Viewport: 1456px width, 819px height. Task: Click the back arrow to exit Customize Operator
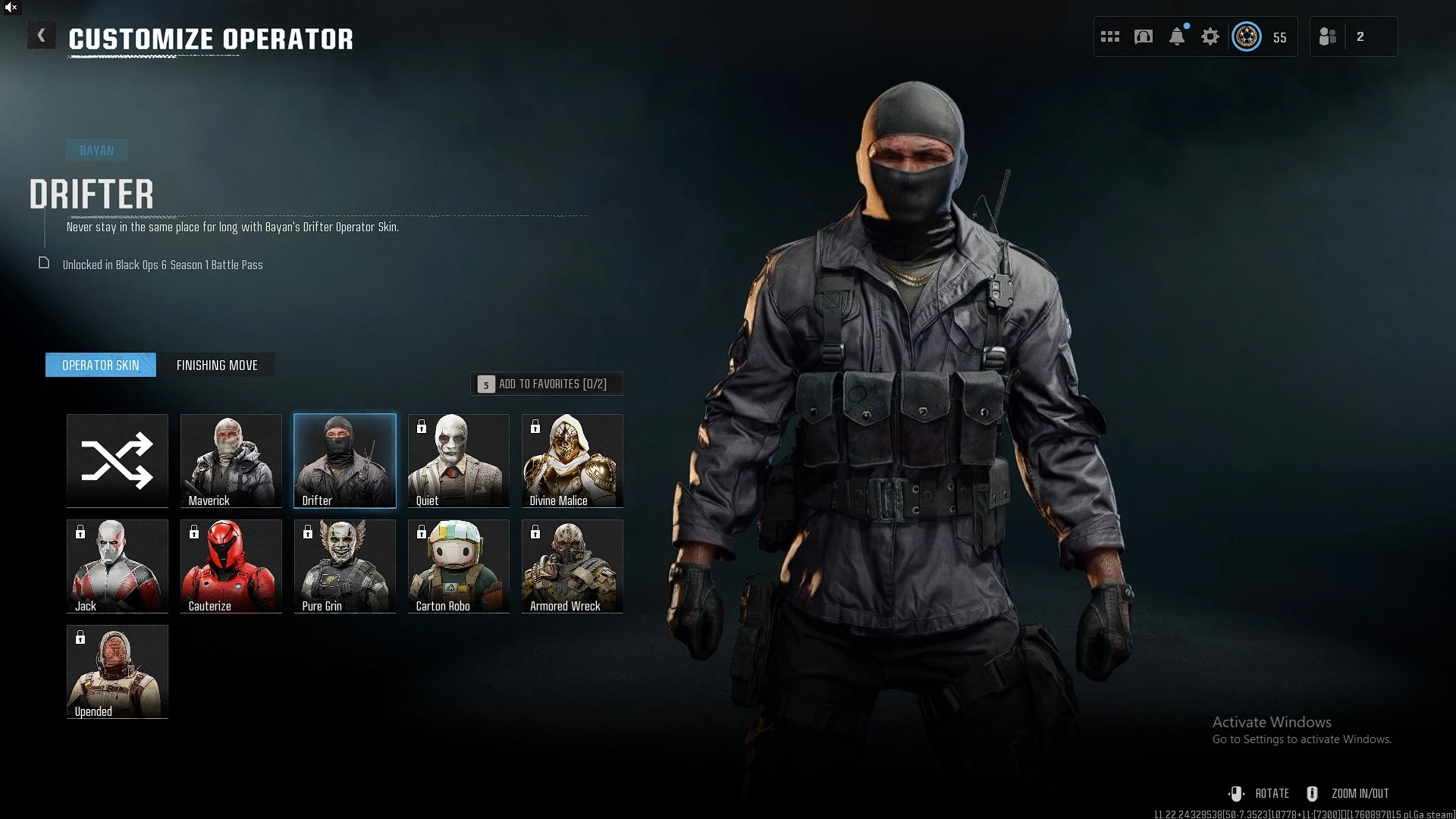click(42, 35)
